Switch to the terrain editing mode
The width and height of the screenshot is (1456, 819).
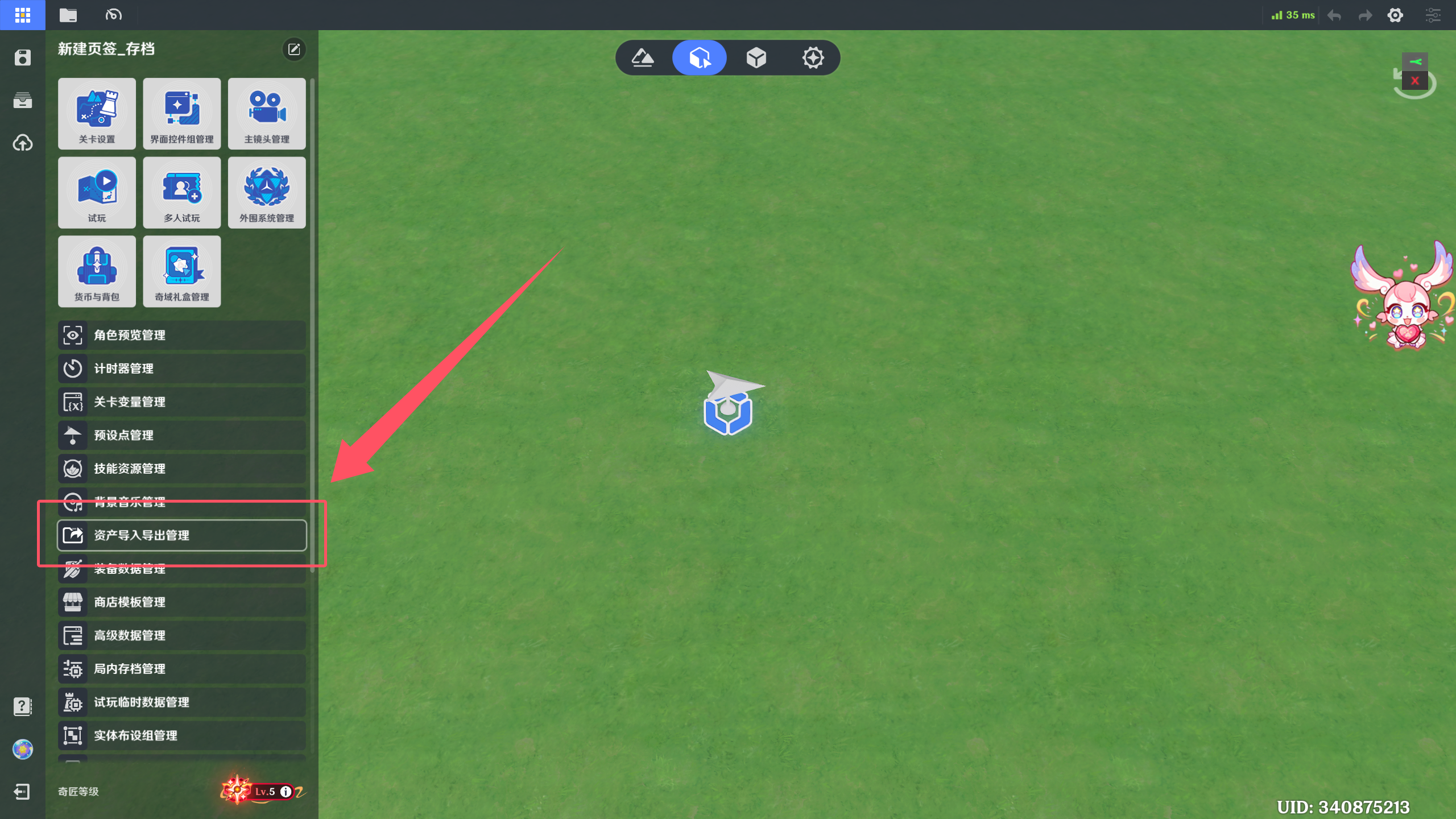click(643, 57)
